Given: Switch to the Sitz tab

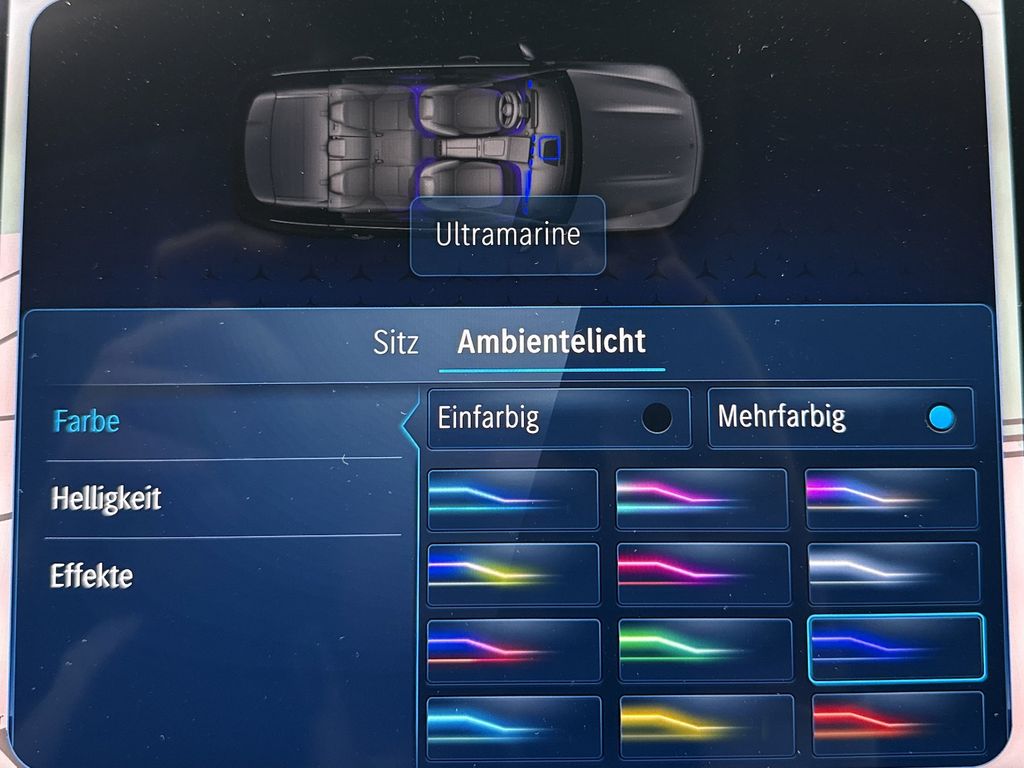Looking at the screenshot, I should [396, 343].
